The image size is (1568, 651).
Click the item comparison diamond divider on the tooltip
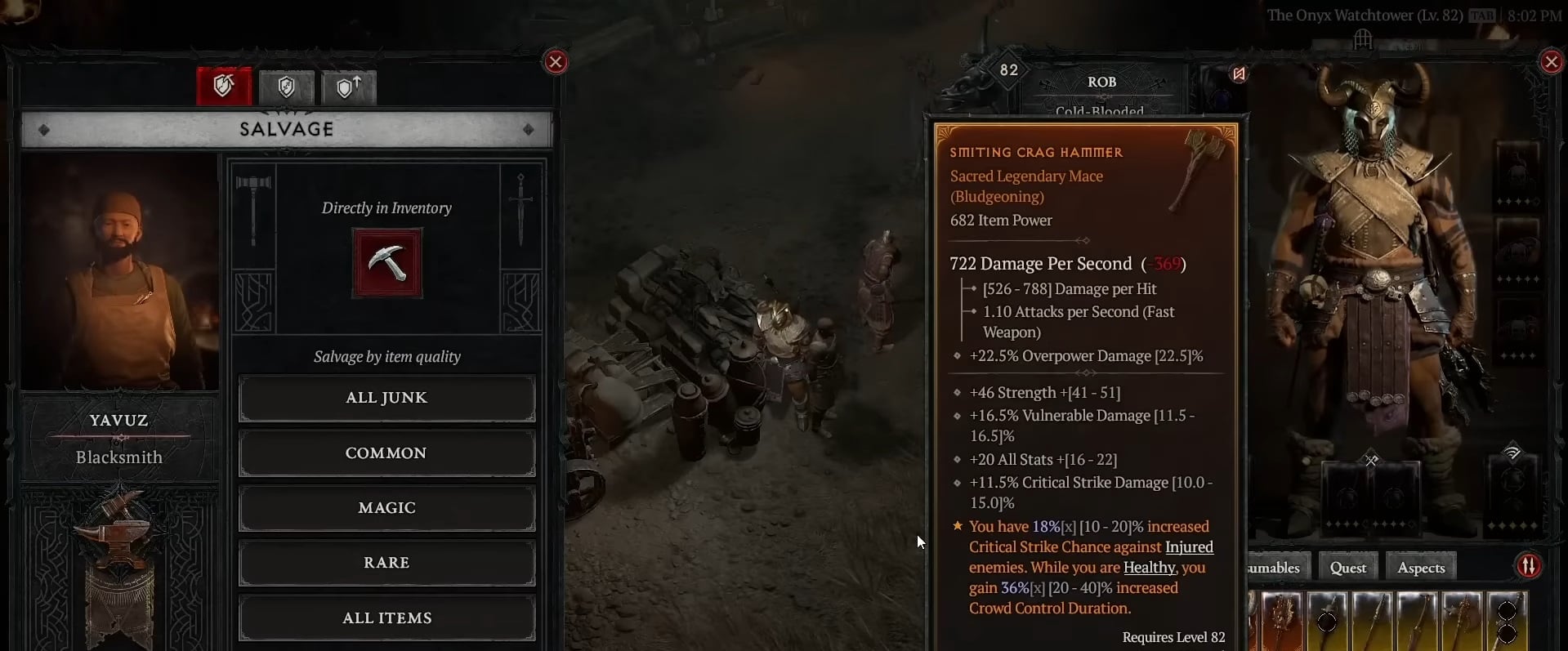click(x=1085, y=241)
